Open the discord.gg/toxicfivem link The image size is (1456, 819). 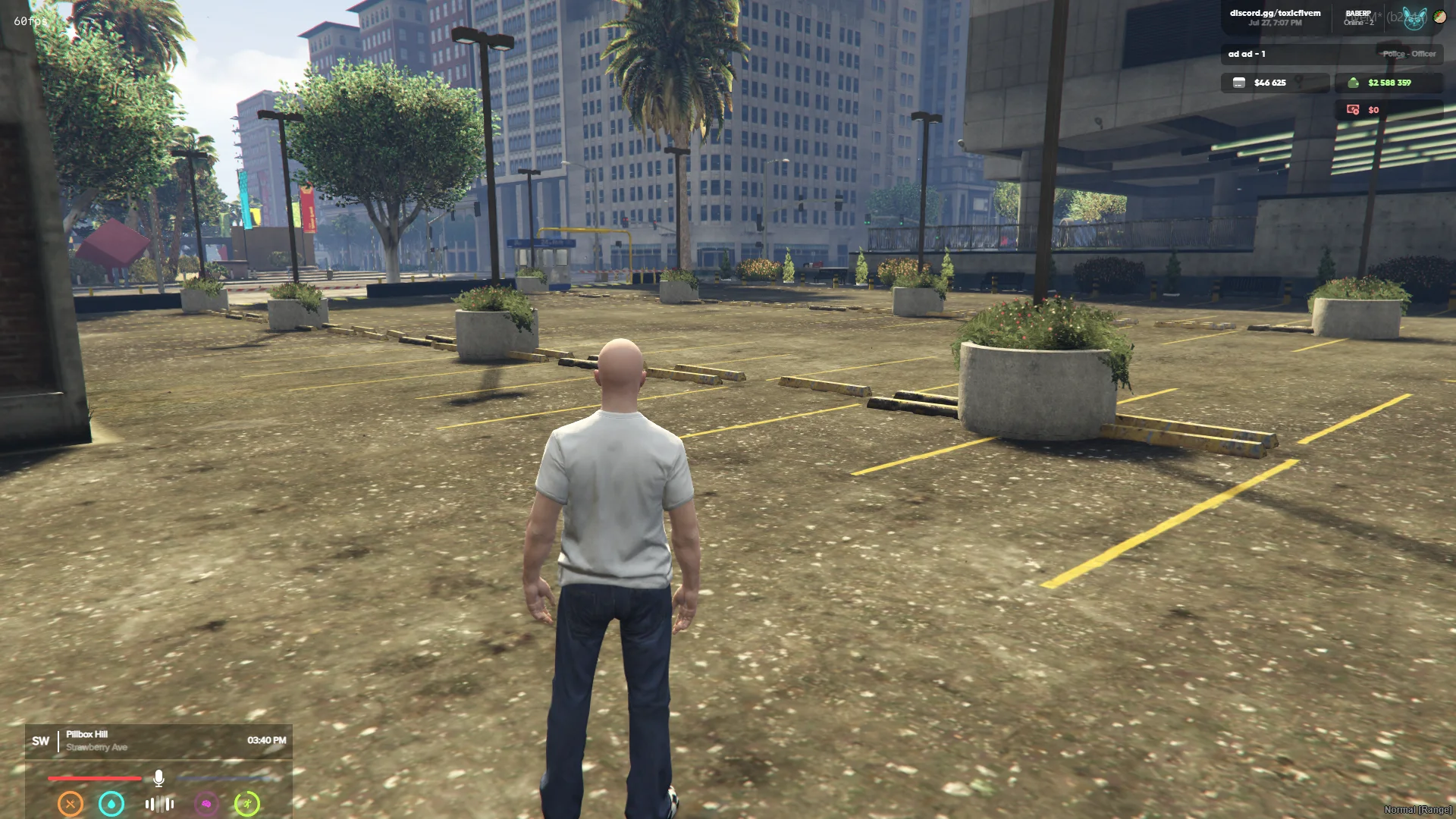1275,13
